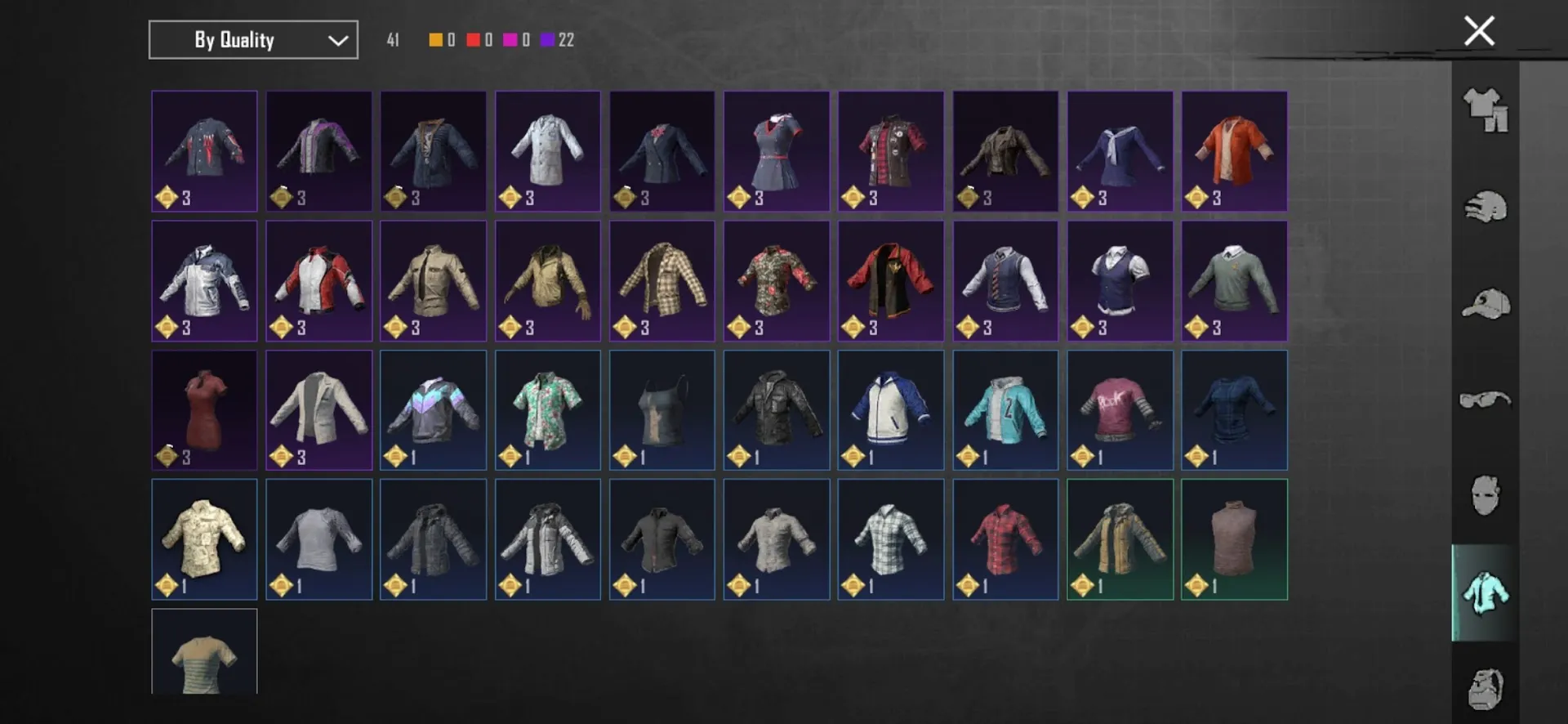Image resolution: width=1568 pixels, height=724 pixels.
Task: Select the purple quality filter showing 22
Action: 546,38
